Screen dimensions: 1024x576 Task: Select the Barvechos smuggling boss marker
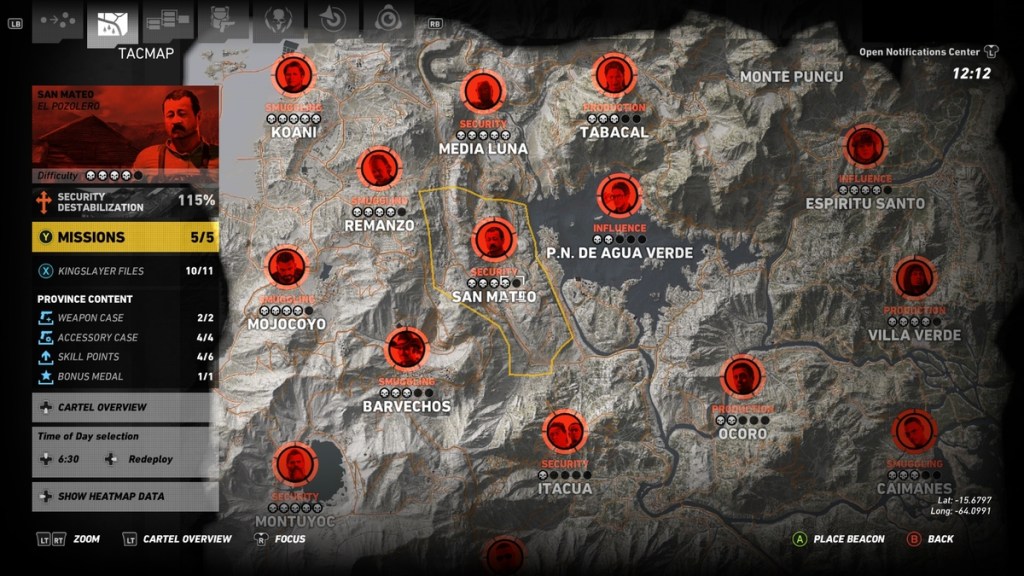coord(407,349)
